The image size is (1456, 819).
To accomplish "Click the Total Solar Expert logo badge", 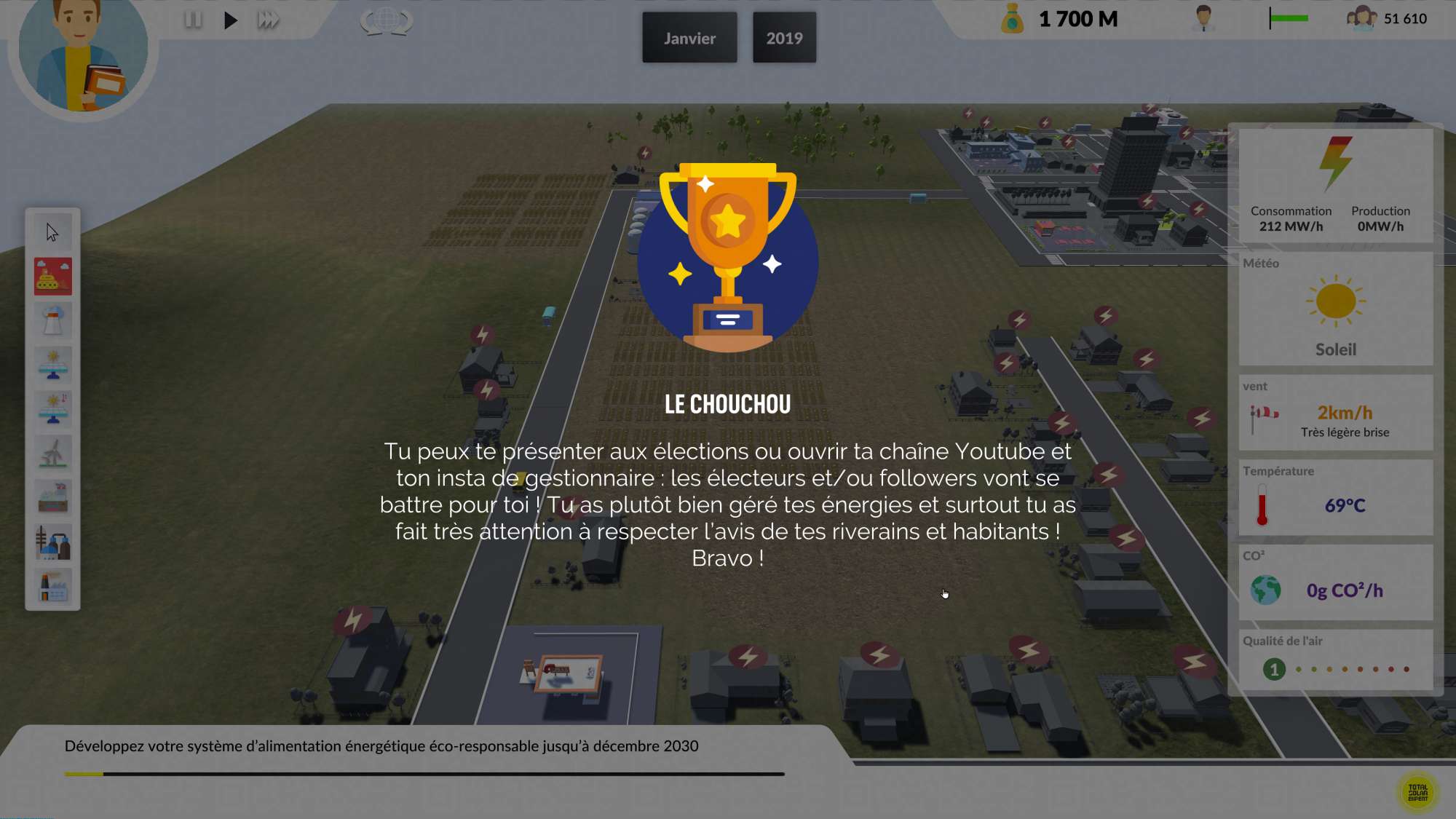I will point(1417,793).
